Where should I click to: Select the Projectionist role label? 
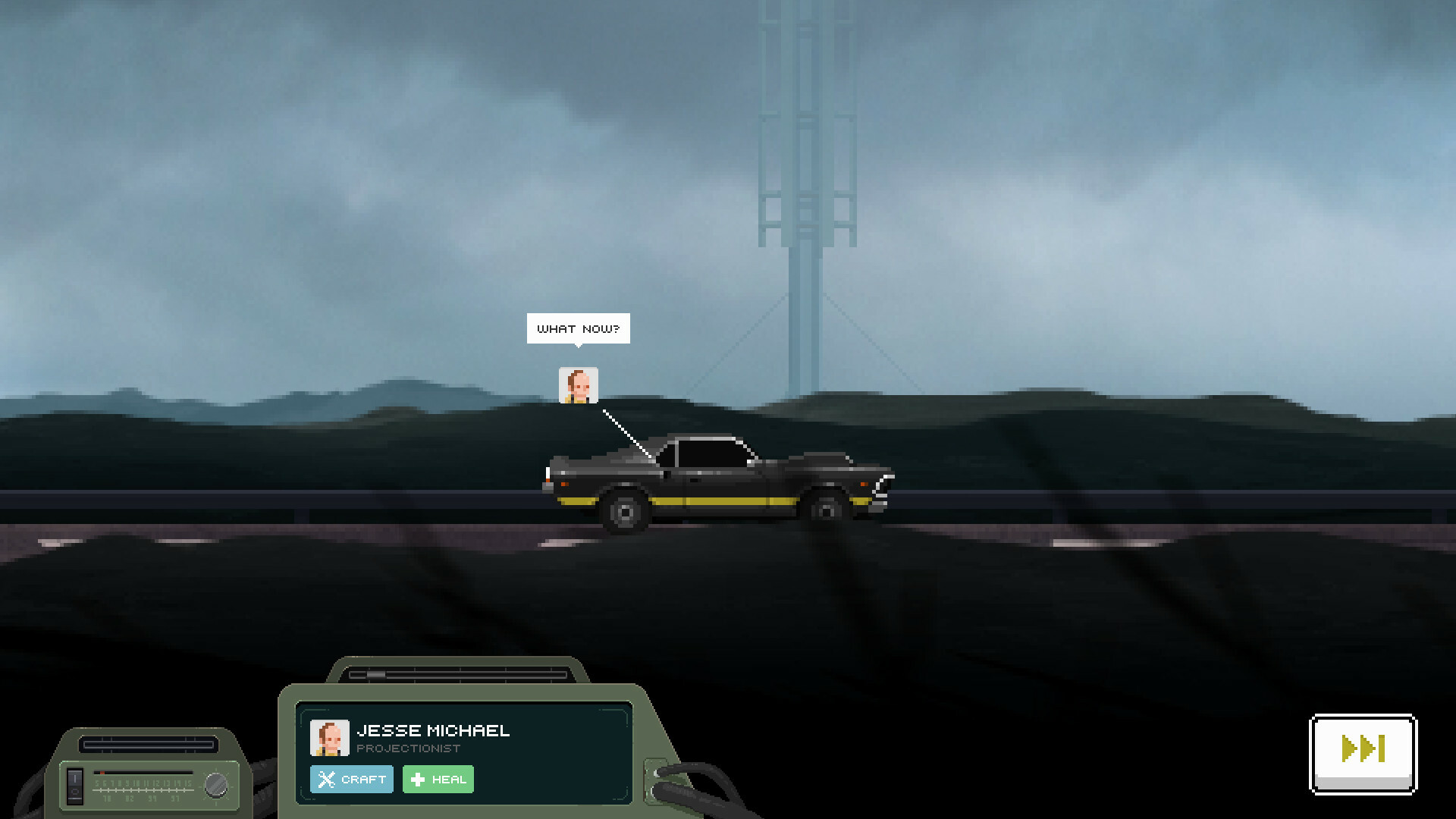click(409, 748)
